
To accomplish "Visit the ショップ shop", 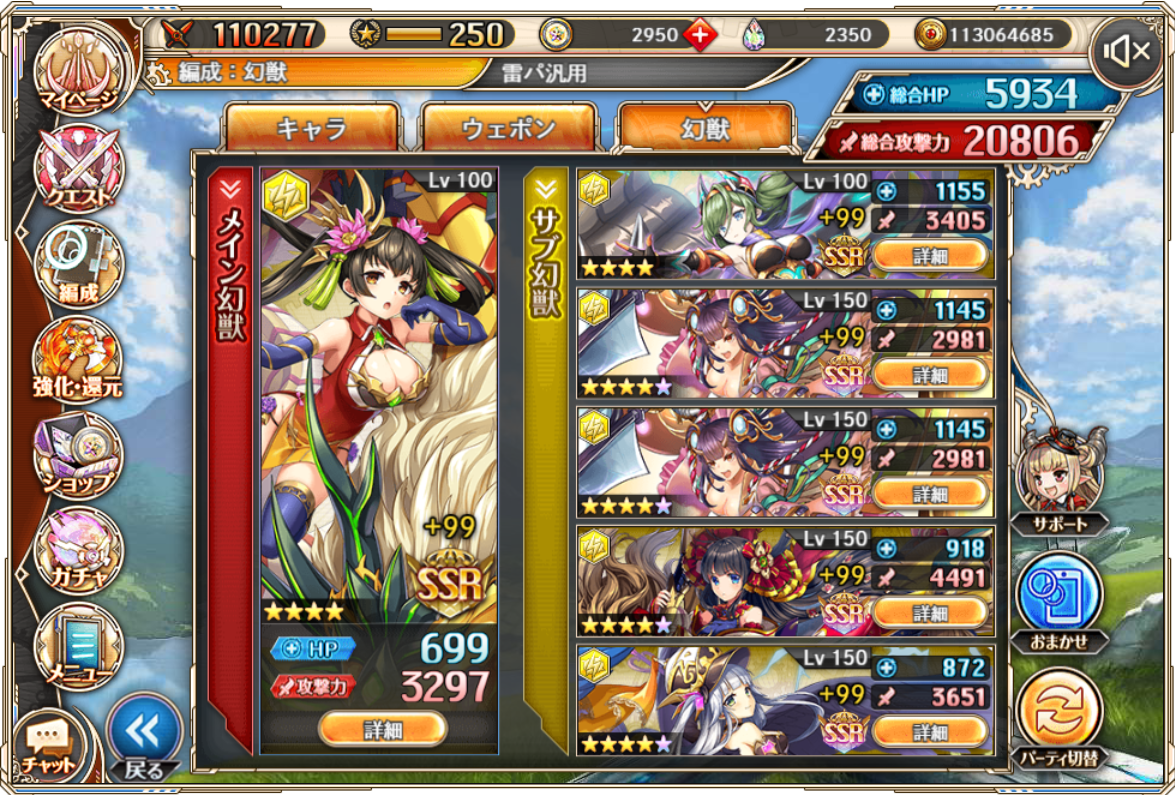I will point(78,455).
